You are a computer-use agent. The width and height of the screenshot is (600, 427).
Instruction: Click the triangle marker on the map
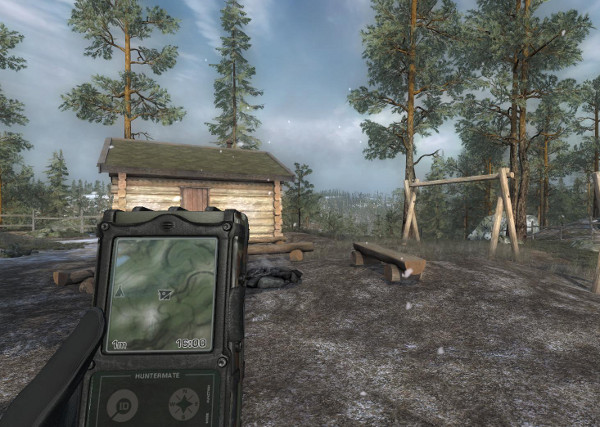120,291
